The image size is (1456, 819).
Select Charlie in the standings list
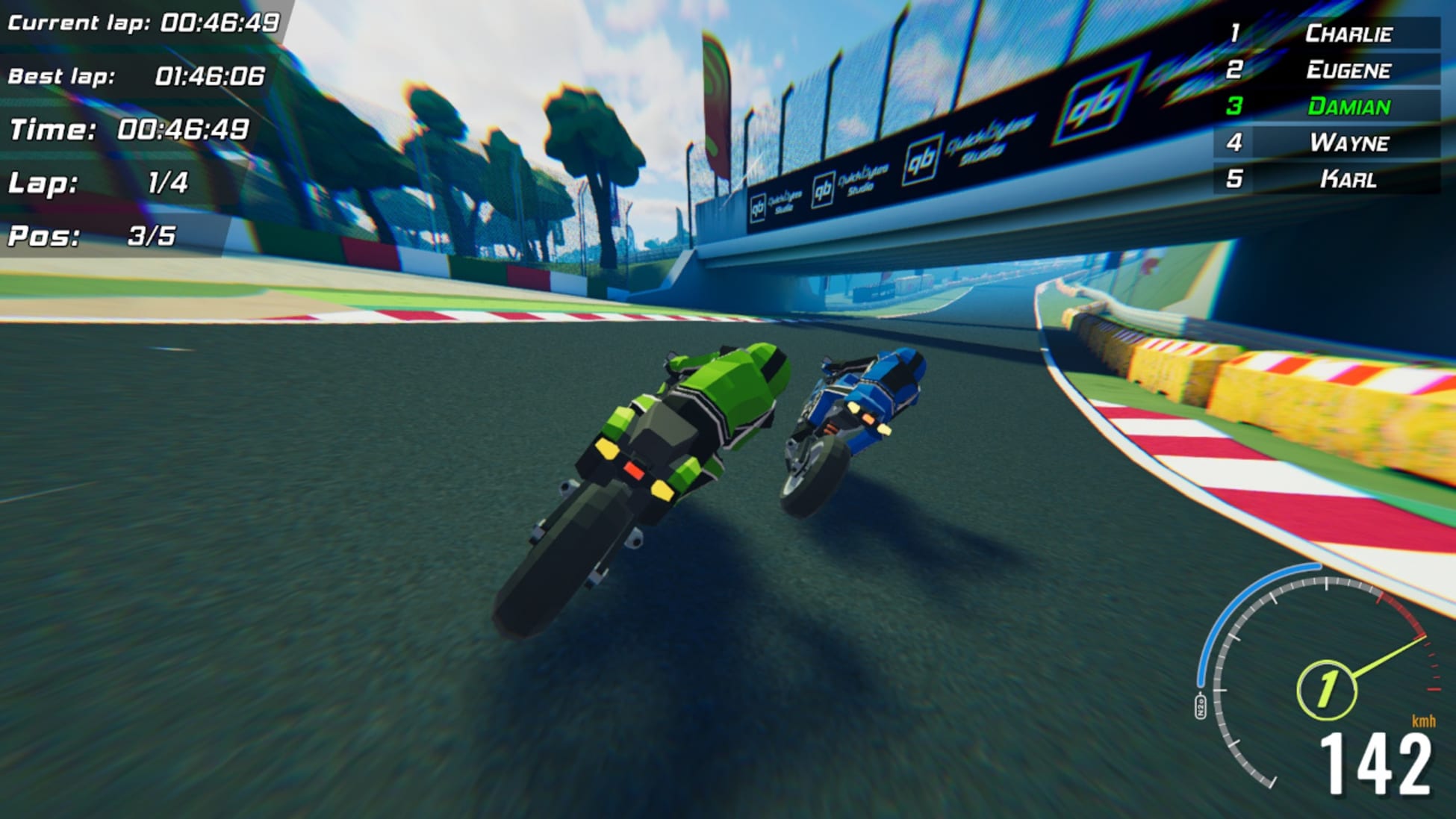[x=1348, y=34]
